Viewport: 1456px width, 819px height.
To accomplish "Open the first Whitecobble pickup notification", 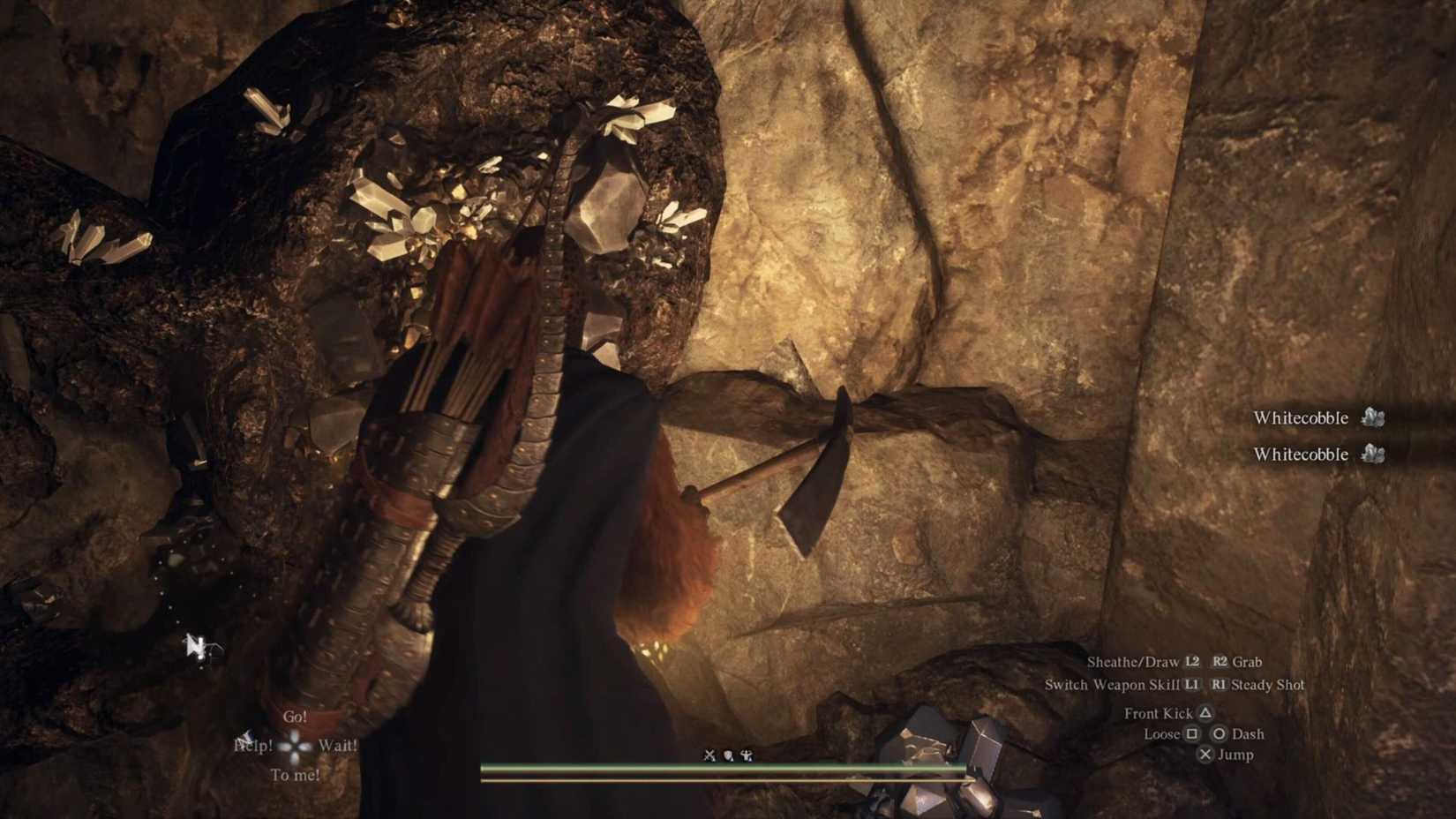I will 1302,418.
